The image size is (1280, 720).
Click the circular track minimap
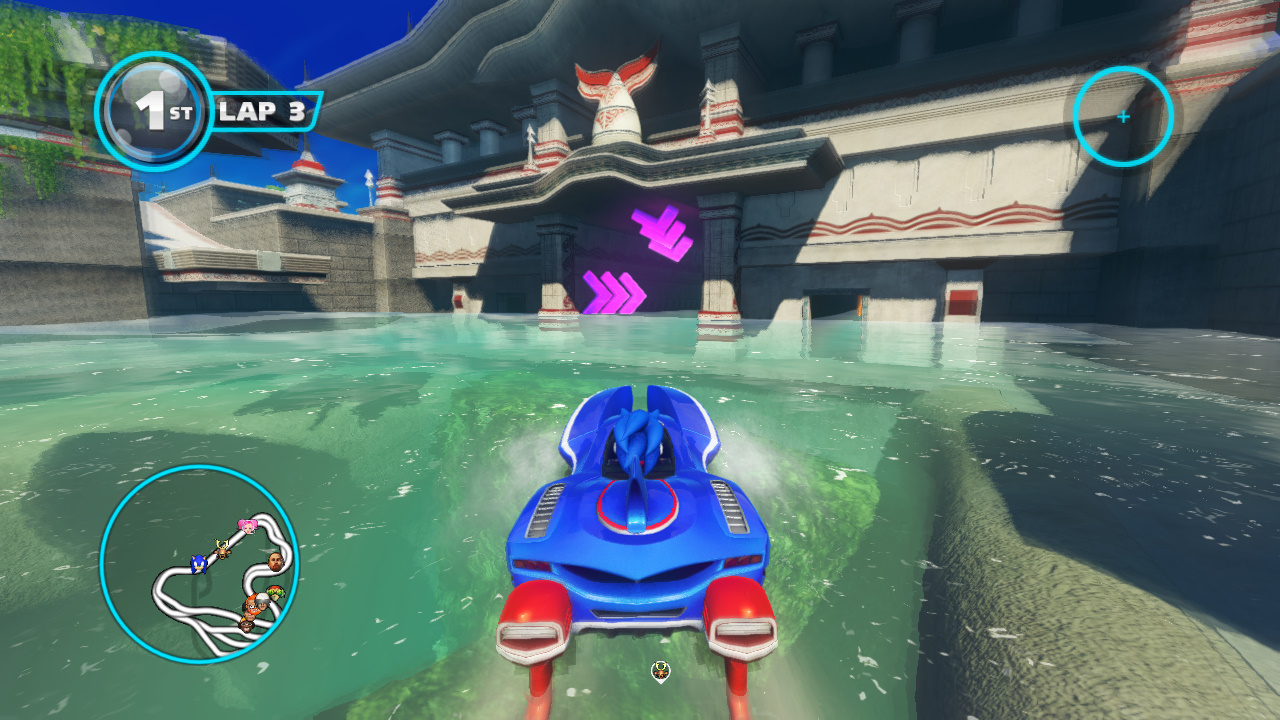point(199,564)
